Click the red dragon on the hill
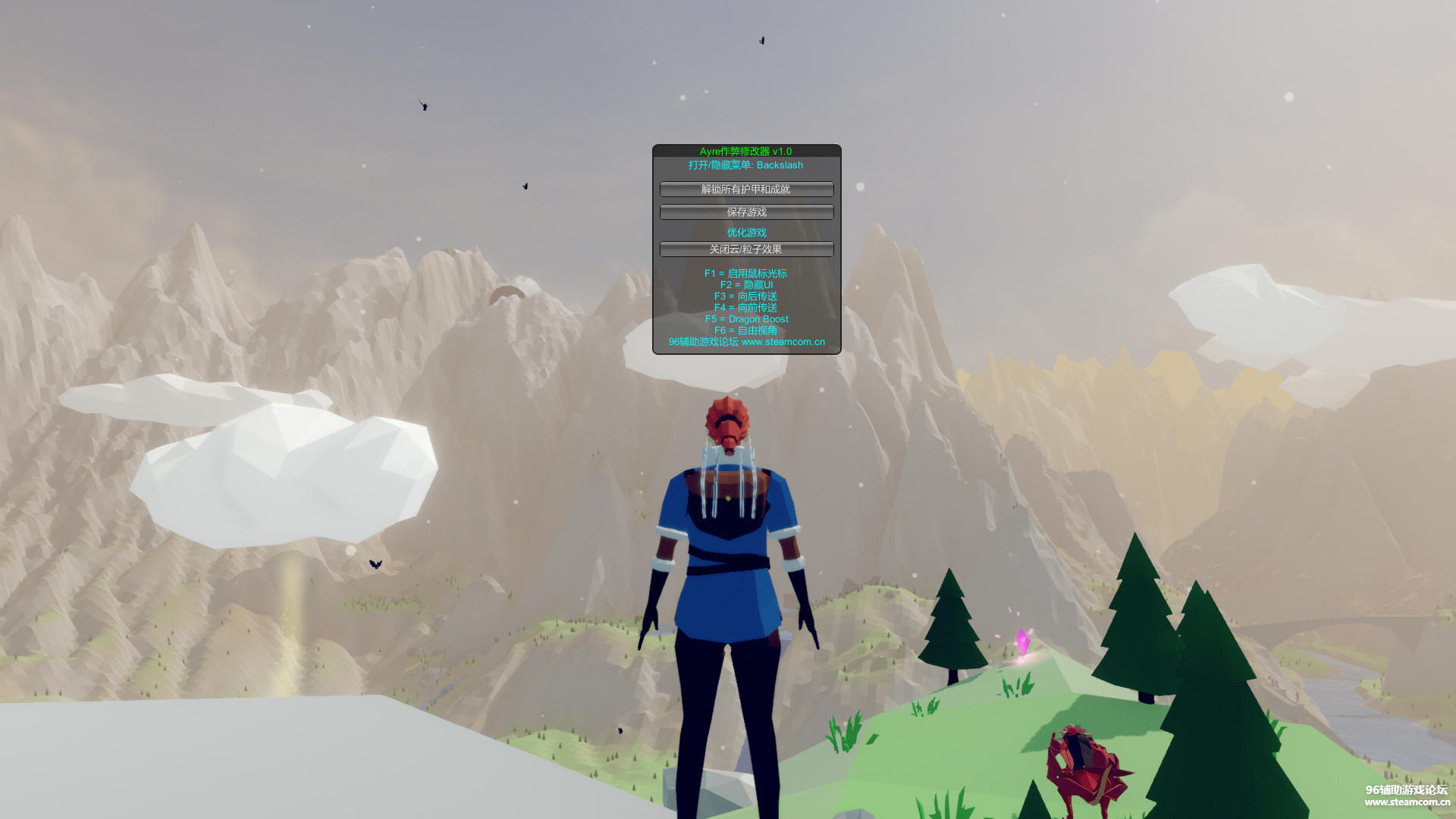 point(1084,766)
